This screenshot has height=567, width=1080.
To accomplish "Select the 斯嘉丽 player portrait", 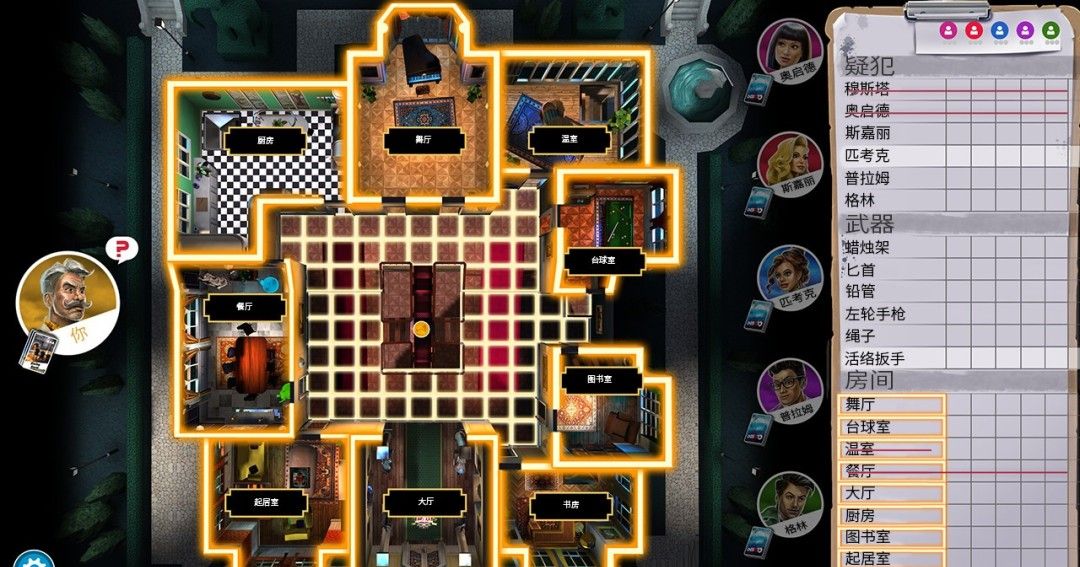I will click(x=788, y=165).
